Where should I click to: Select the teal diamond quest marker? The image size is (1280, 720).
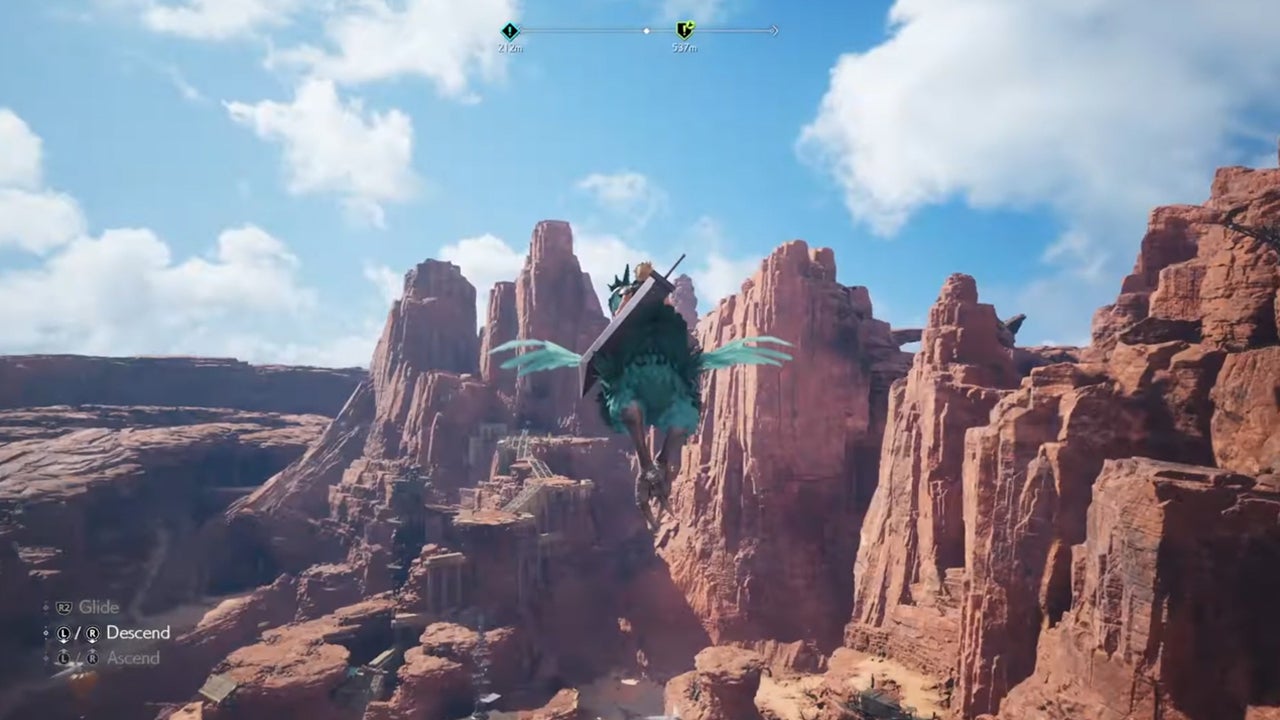click(x=509, y=30)
